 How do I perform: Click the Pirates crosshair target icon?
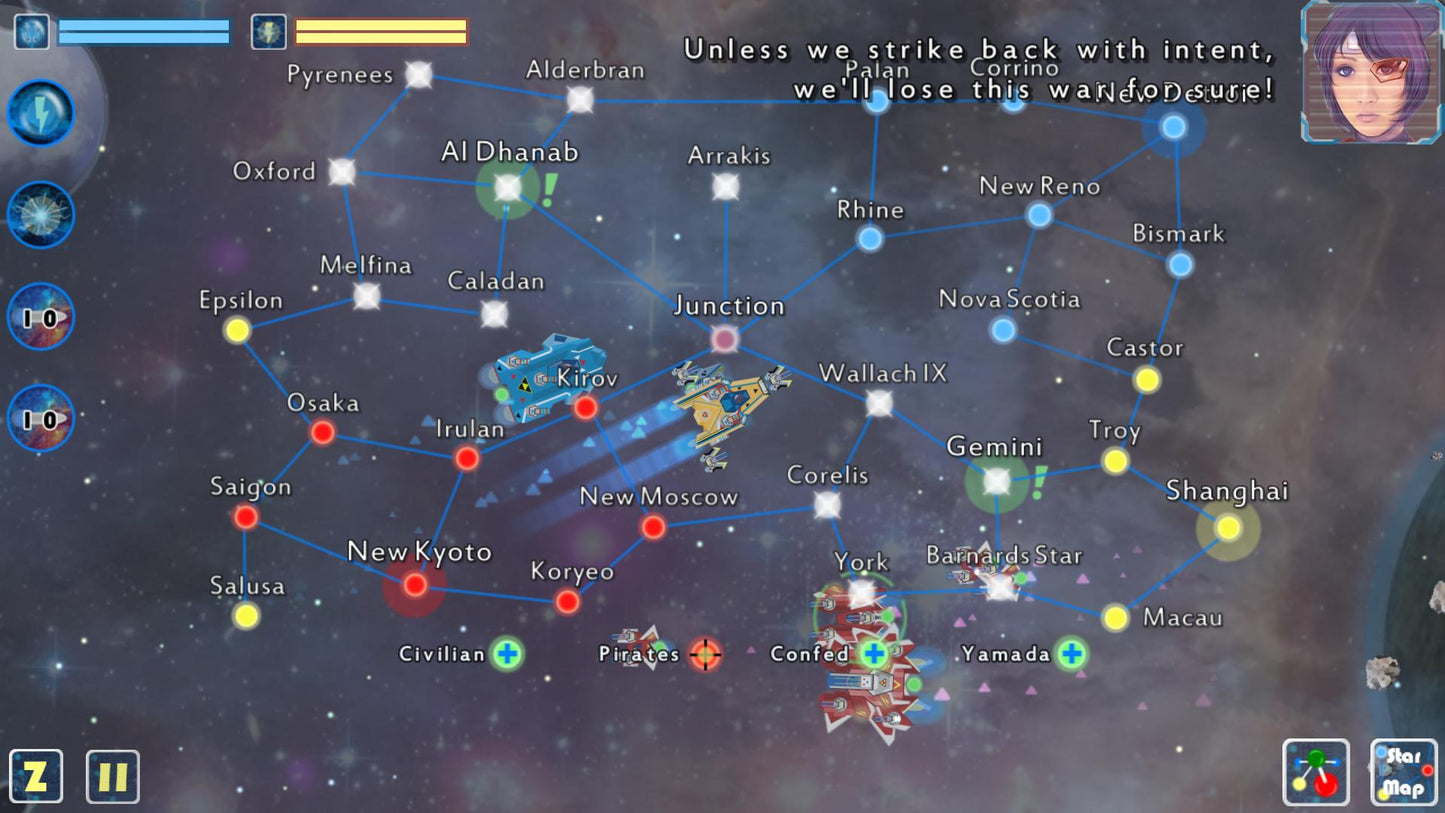point(706,656)
